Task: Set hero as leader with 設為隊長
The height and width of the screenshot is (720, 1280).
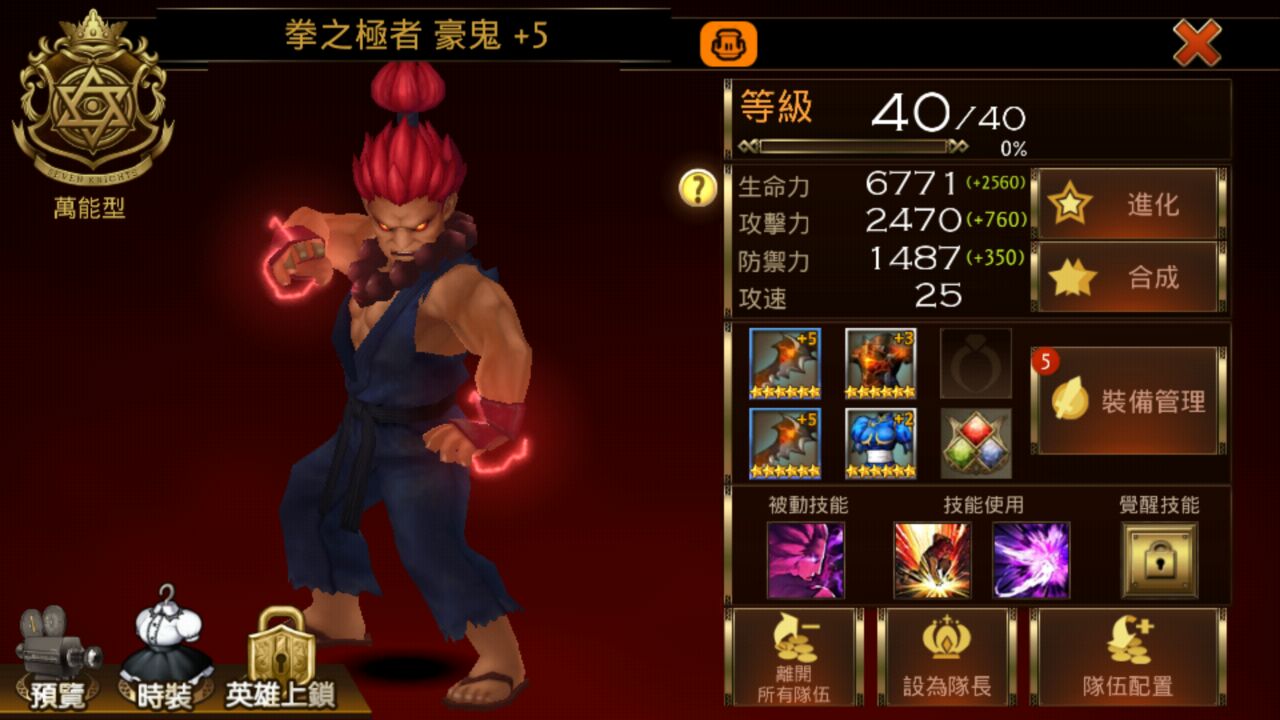Action: [x=946, y=657]
